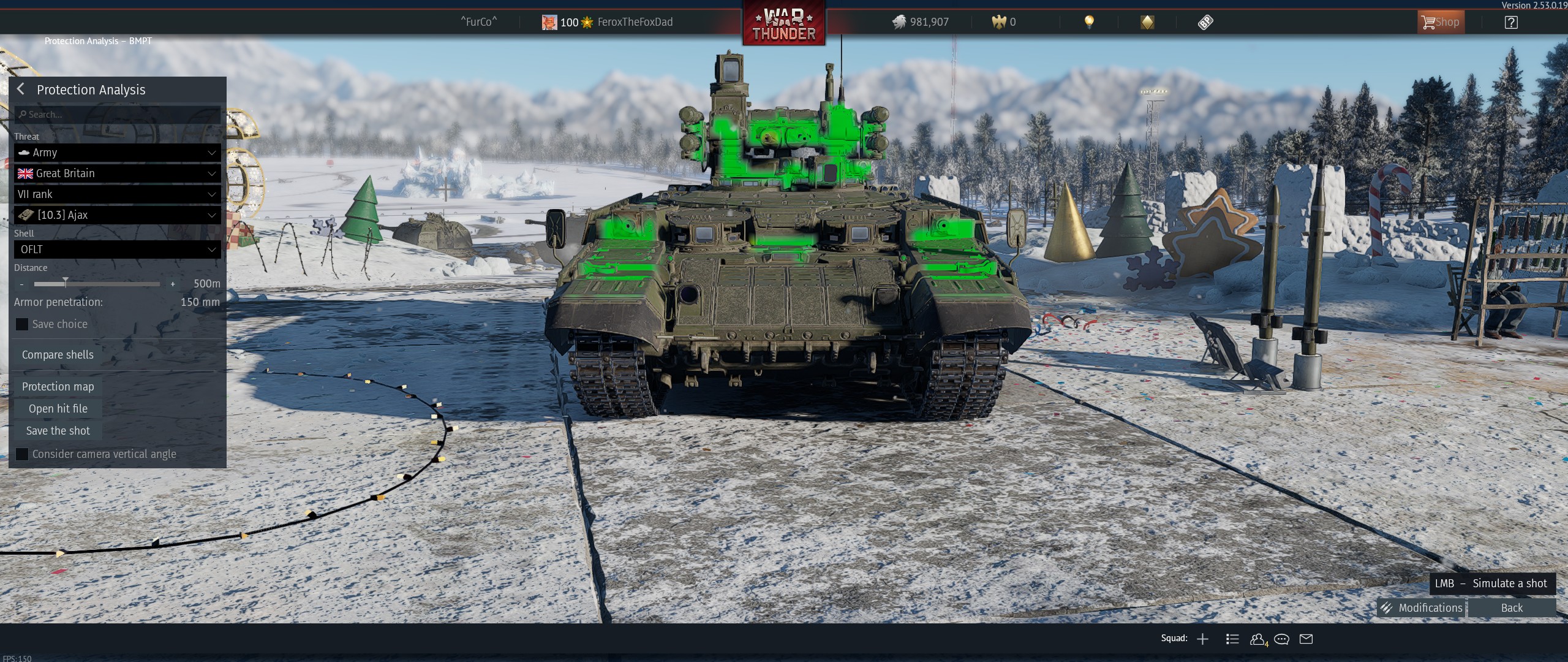Viewport: 1568px width, 662px height.
Task: Open the Great Britain nation dropdown
Action: point(118,173)
